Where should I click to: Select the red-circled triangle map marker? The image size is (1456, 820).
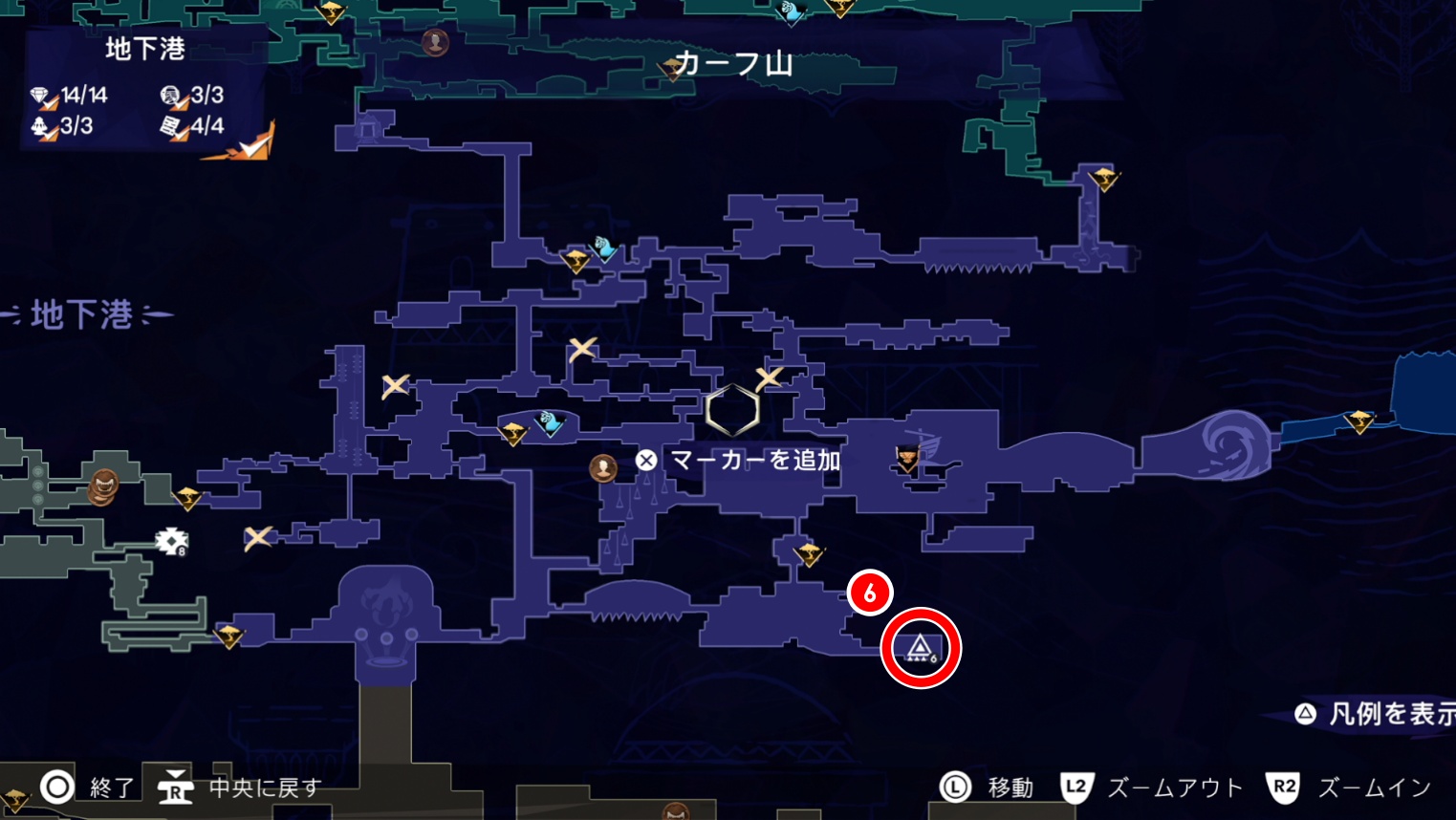(x=920, y=649)
